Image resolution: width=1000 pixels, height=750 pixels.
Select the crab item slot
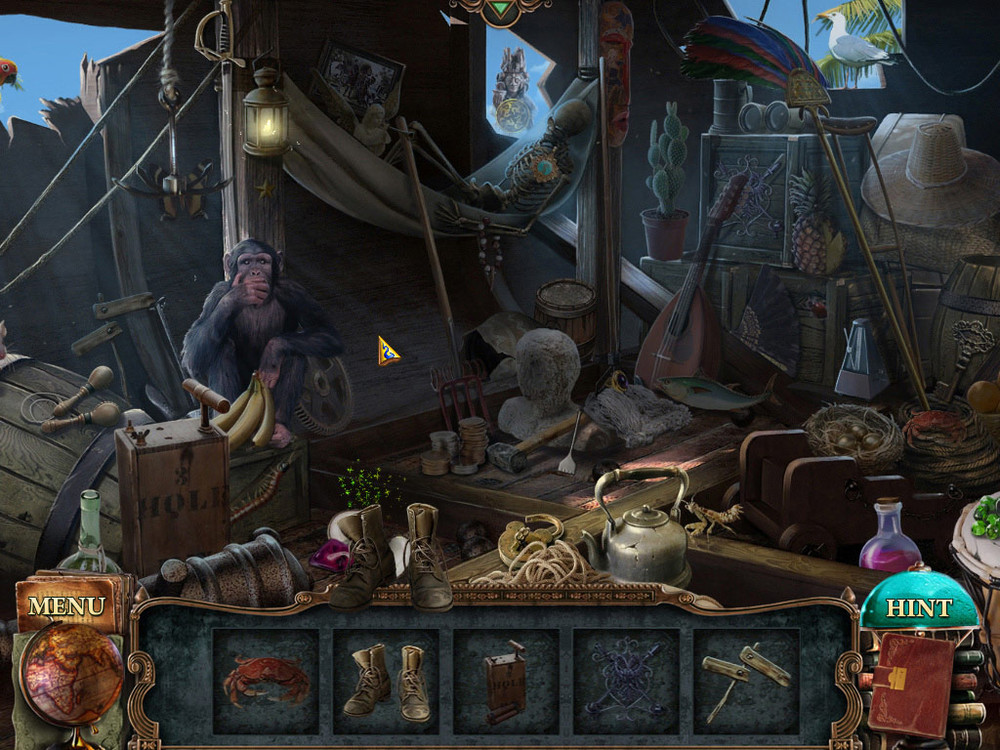click(x=266, y=681)
